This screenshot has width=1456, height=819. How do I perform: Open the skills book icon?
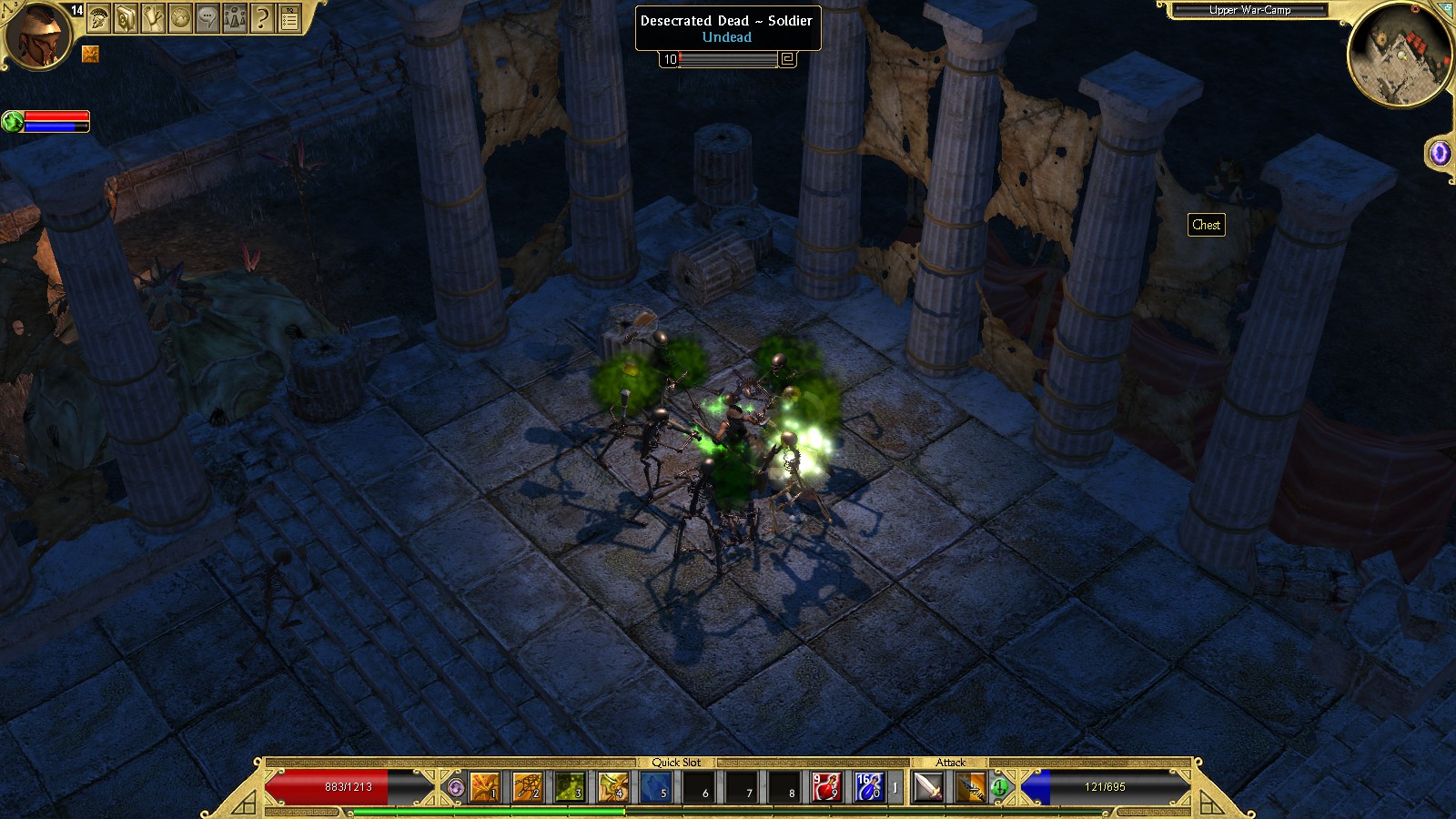126,17
